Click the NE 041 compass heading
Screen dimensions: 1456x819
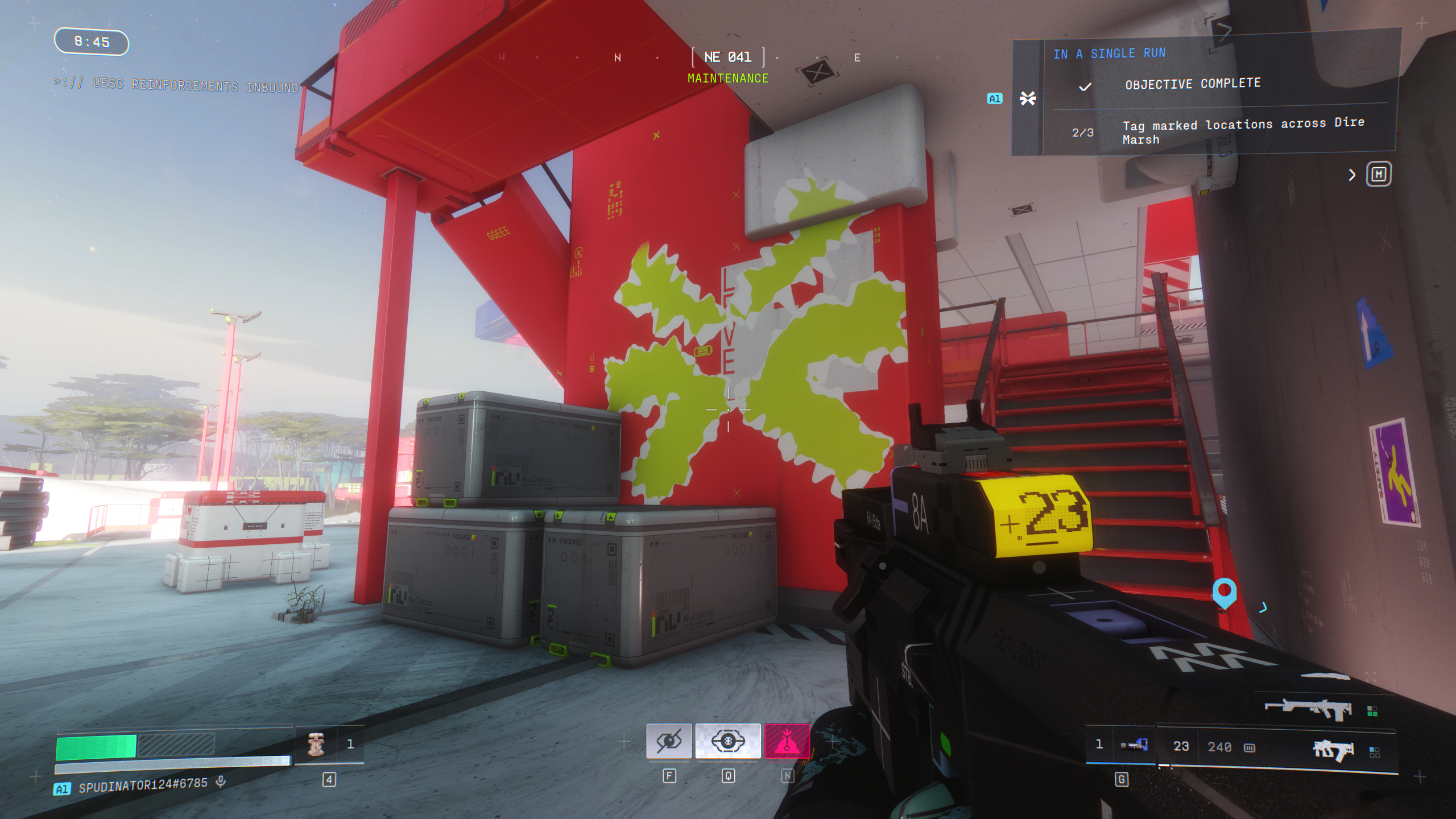tap(728, 57)
